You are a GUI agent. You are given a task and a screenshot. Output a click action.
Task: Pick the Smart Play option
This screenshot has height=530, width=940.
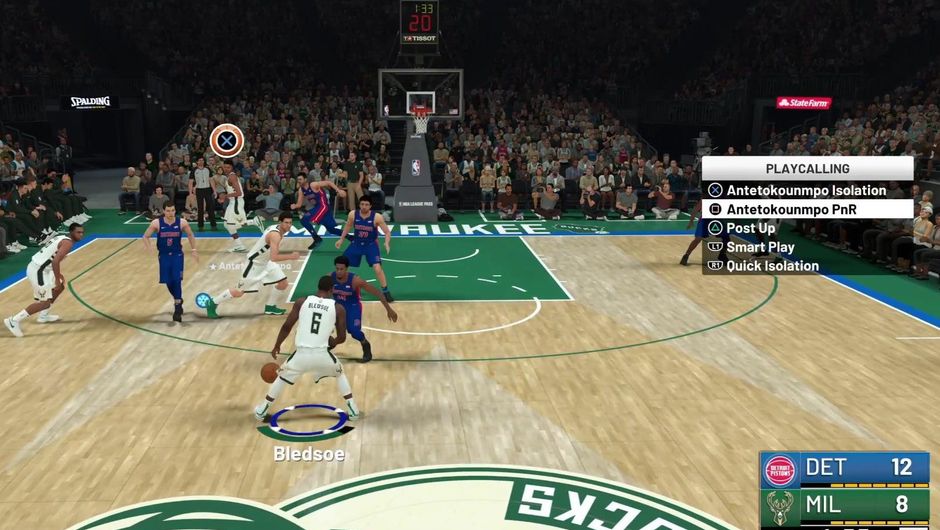[760, 247]
